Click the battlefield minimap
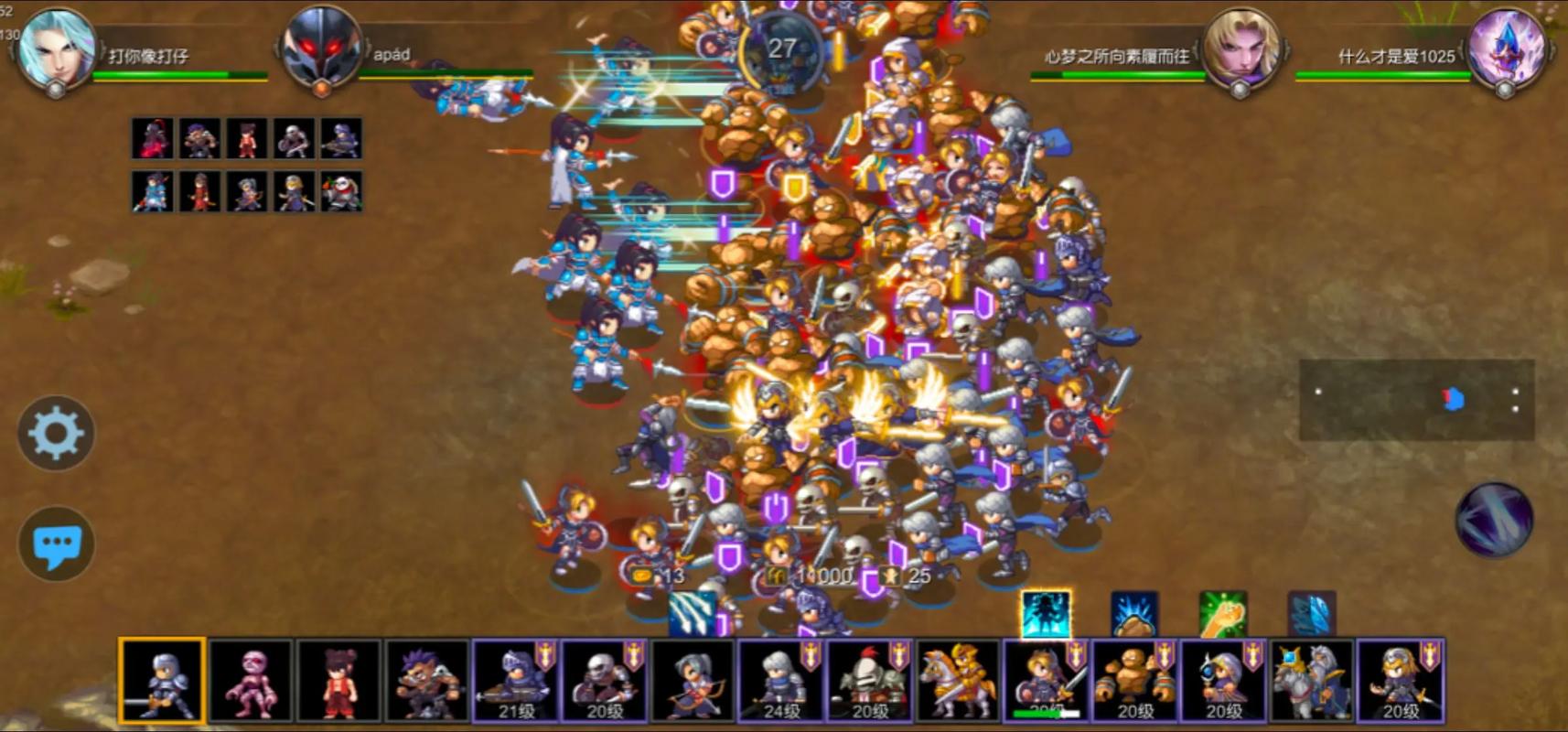This screenshot has width=1568, height=732. [x=1416, y=400]
